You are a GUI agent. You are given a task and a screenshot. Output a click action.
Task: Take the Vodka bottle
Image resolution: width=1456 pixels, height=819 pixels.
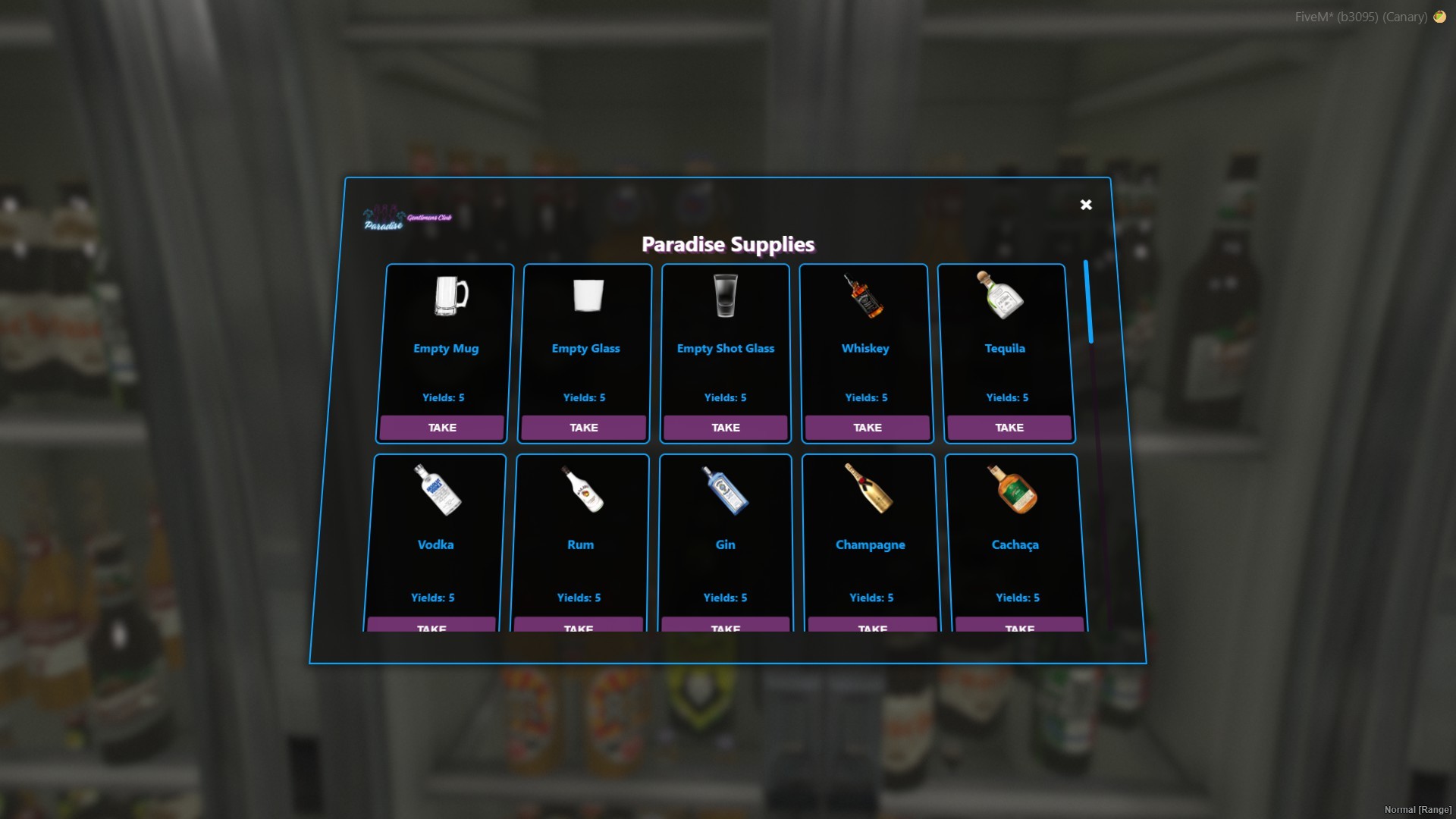pos(431,626)
